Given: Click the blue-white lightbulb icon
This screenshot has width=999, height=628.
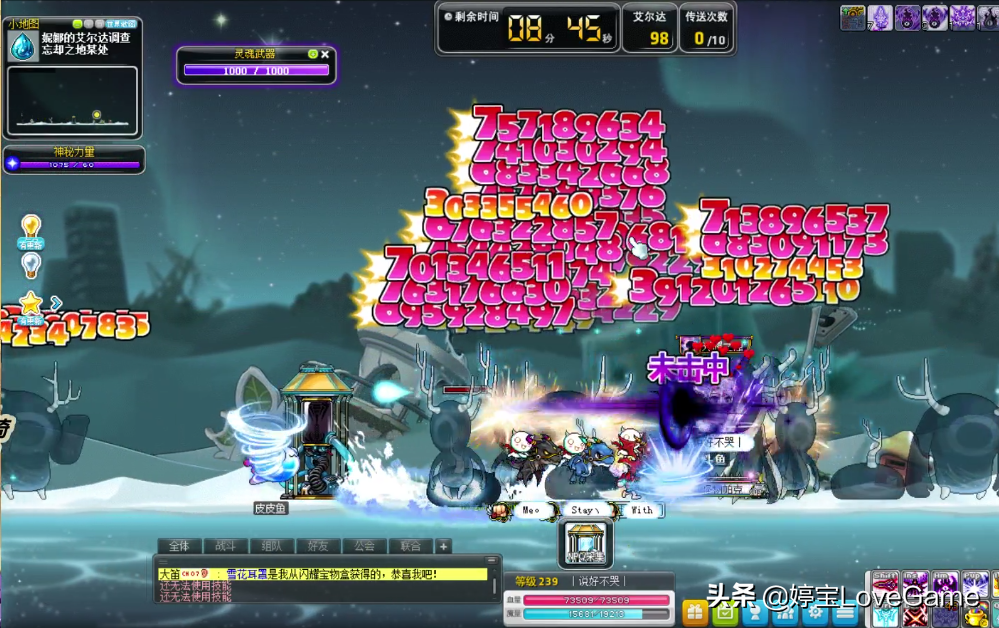Looking at the screenshot, I should 31,263.
